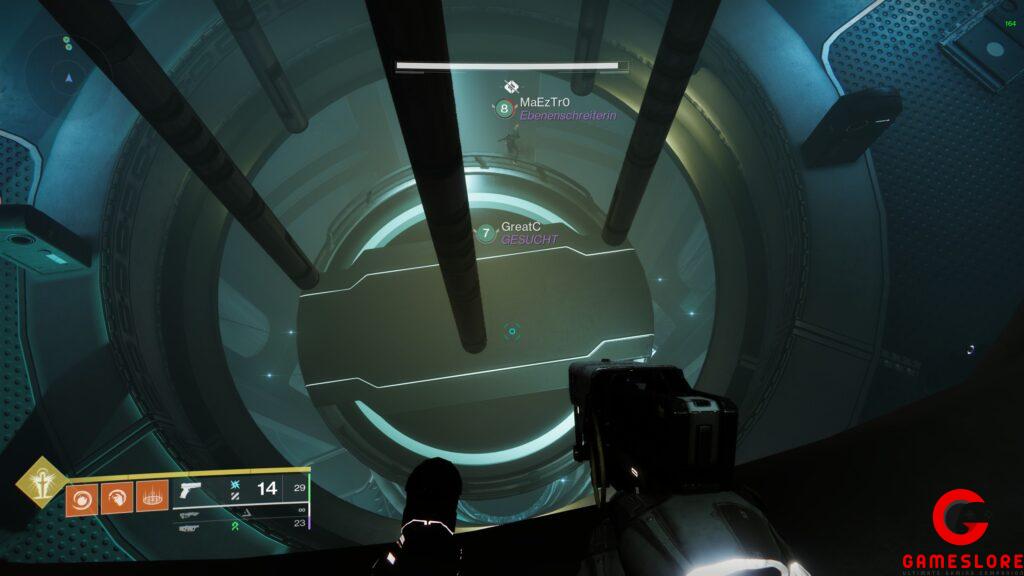Trigger the orange melee ability icon
Screen dimensions: 1024x576
117,497
